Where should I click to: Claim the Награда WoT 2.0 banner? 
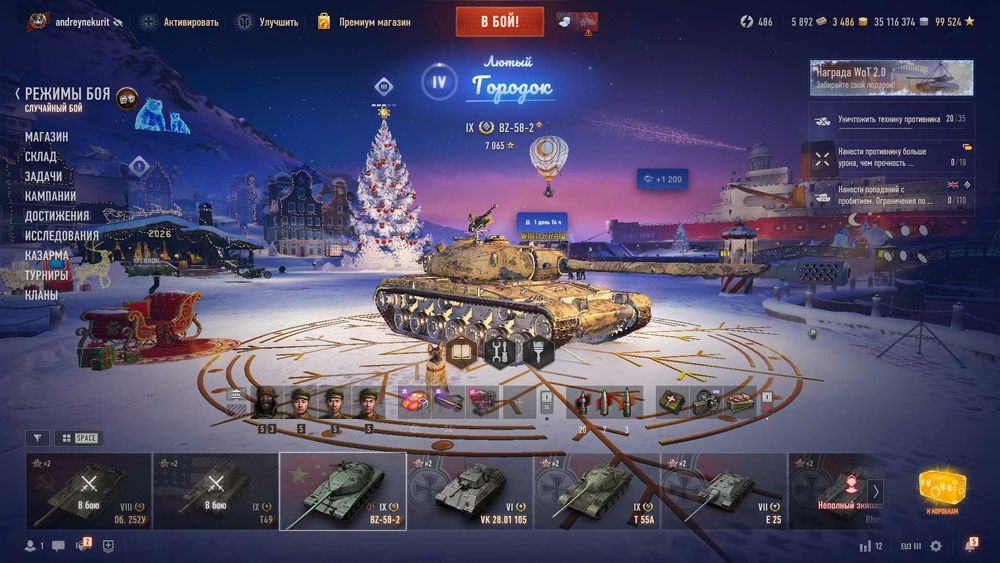tap(891, 78)
